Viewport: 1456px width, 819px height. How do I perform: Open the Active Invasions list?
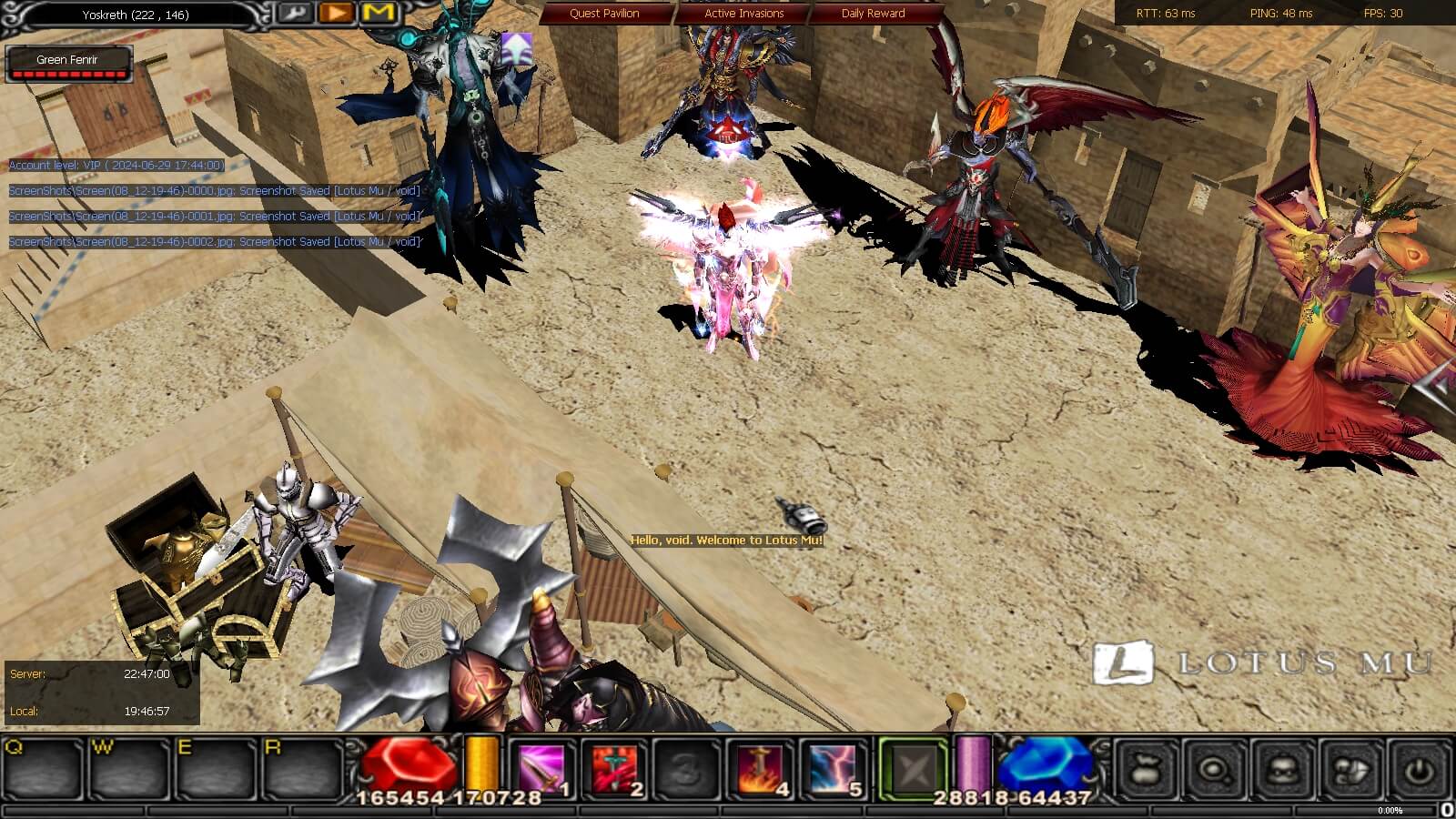pyautogui.click(x=743, y=14)
